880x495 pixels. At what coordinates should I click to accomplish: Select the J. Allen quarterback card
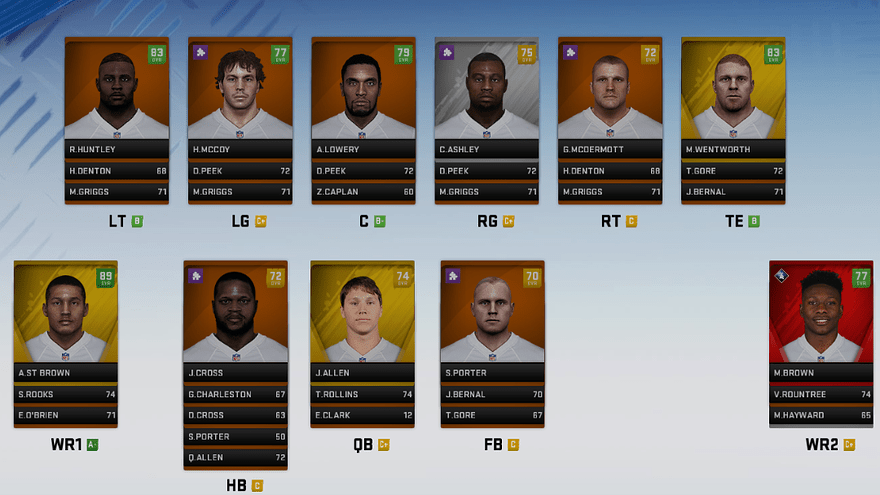[x=362, y=318]
